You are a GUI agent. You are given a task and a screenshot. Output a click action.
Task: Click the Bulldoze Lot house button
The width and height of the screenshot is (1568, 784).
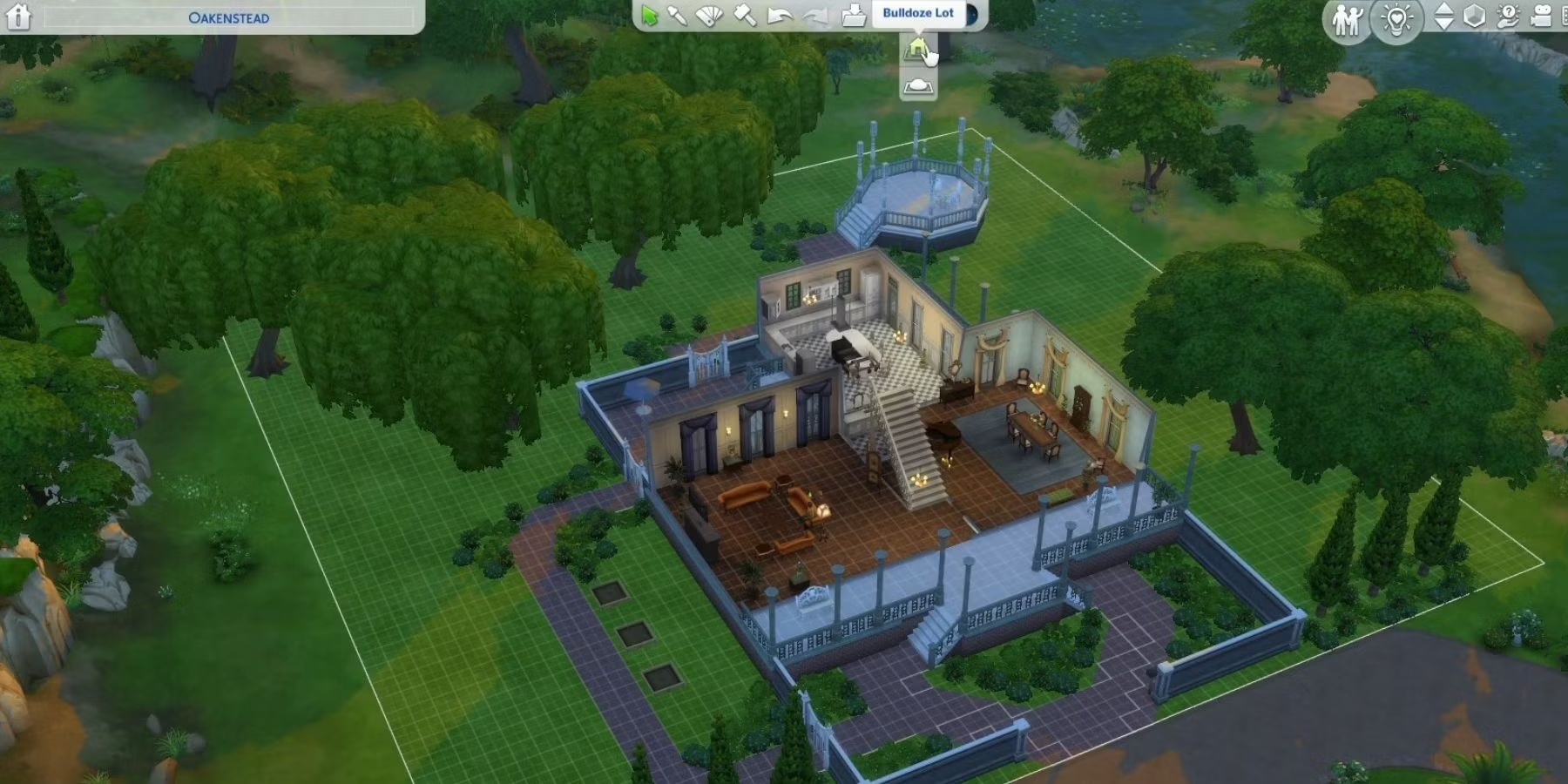(917, 49)
